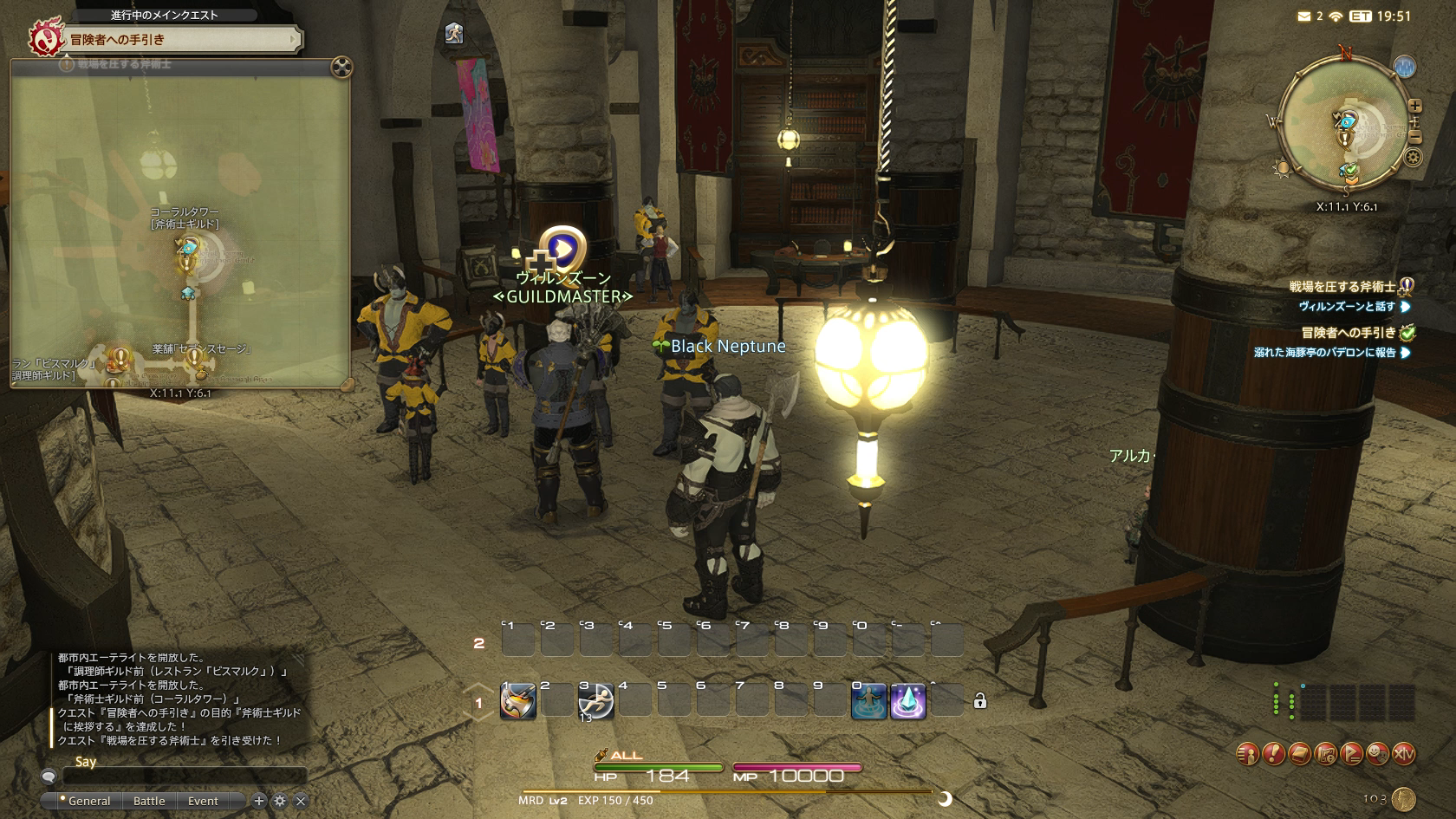Switch to the Event chat tab
The height and width of the screenshot is (819, 1456).
pyautogui.click(x=203, y=801)
